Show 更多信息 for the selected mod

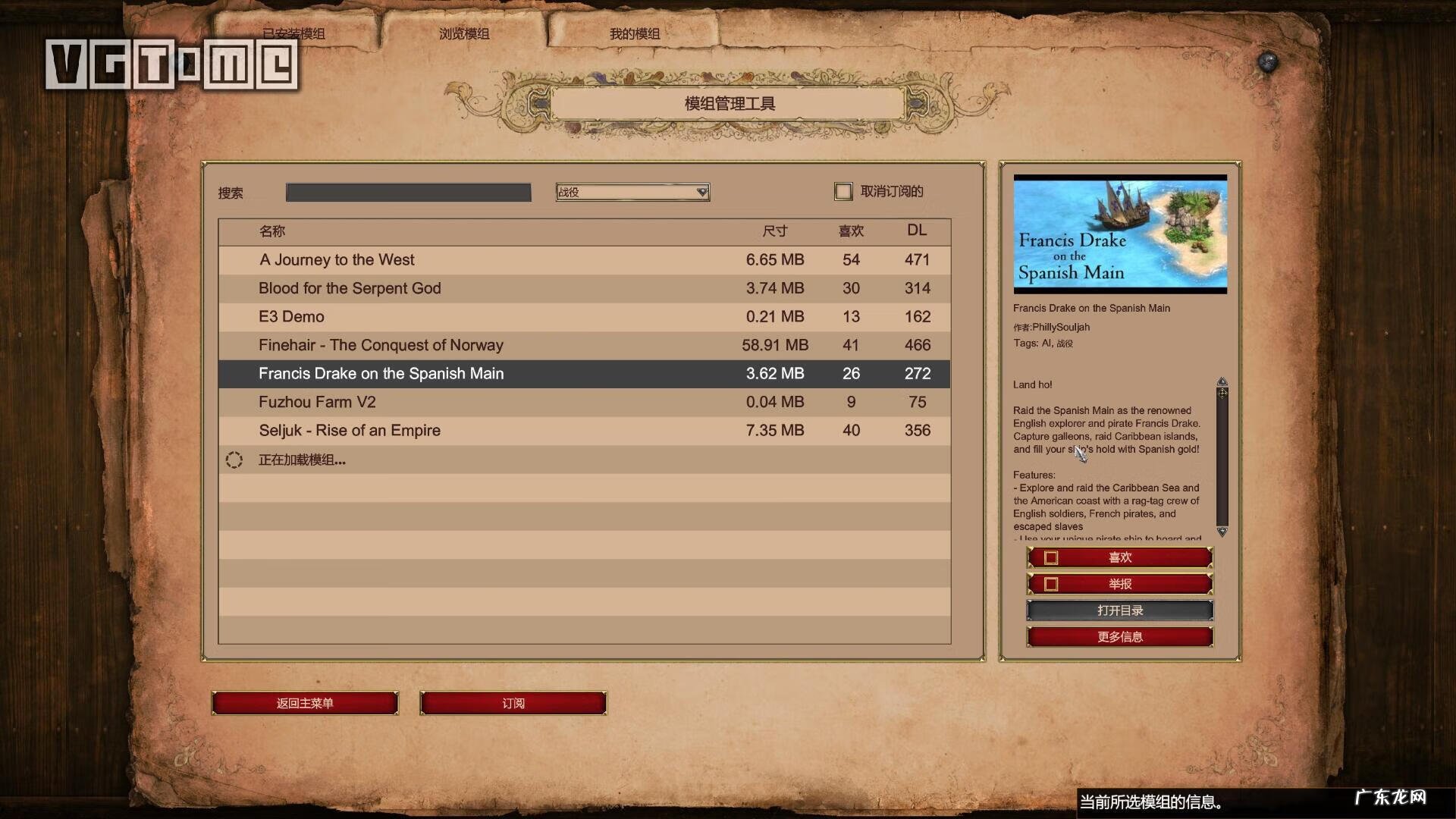[1120, 637]
